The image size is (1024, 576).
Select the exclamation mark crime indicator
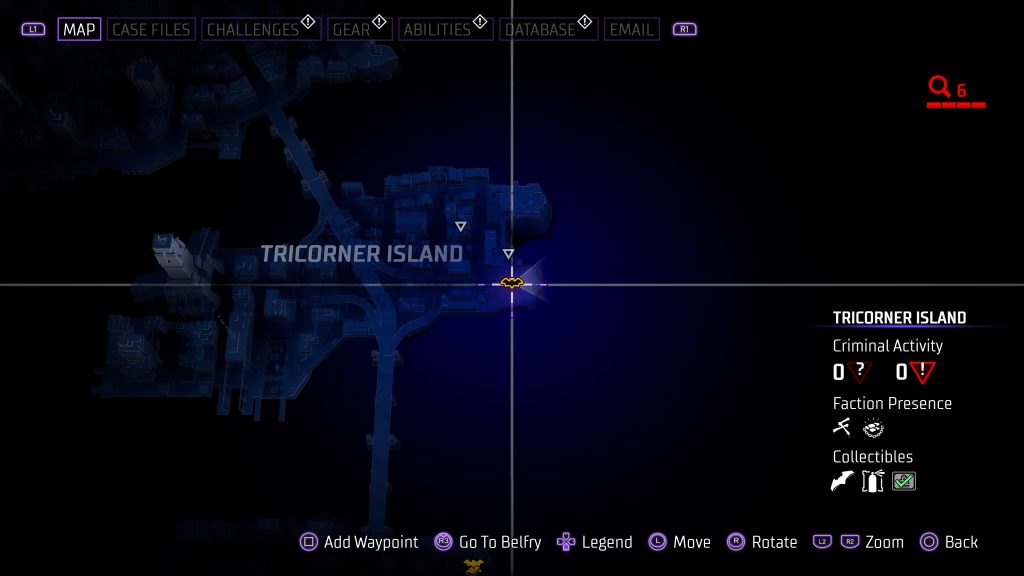pyautogui.click(x=922, y=373)
